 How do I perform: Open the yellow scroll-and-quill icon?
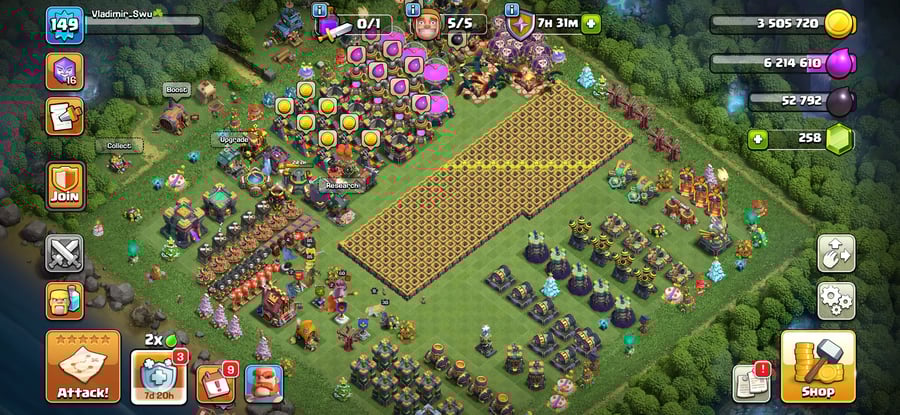tap(64, 116)
